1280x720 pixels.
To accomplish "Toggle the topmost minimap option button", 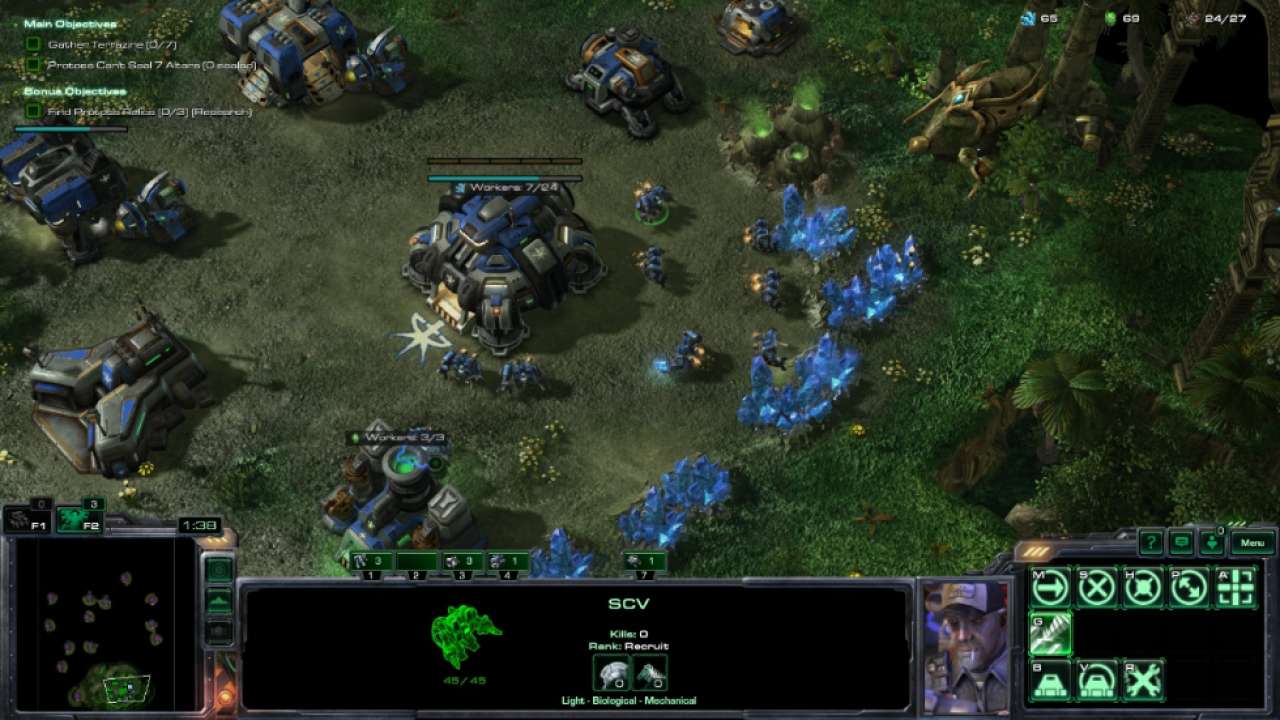I will [220, 568].
